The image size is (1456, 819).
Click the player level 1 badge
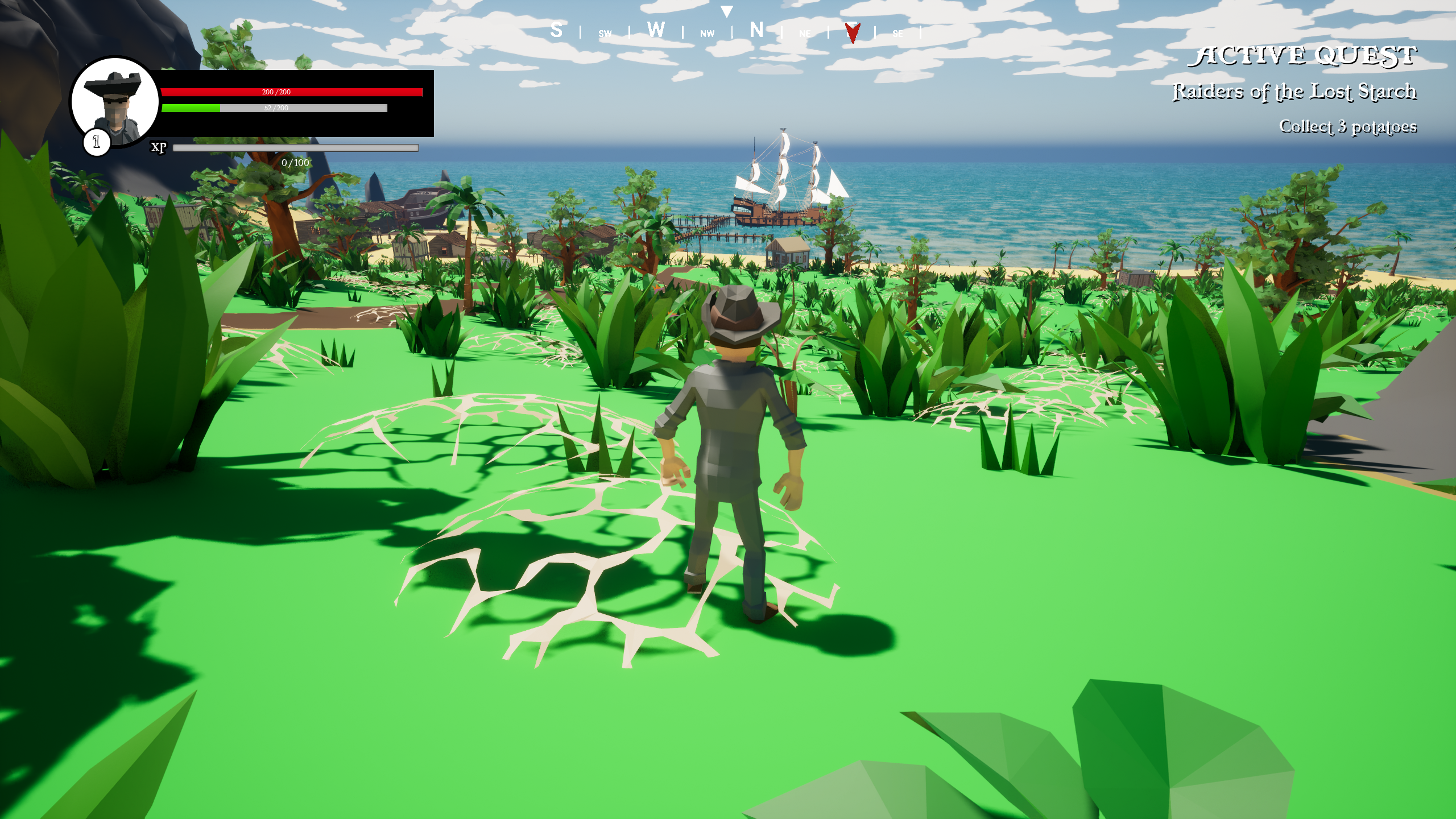[96, 142]
